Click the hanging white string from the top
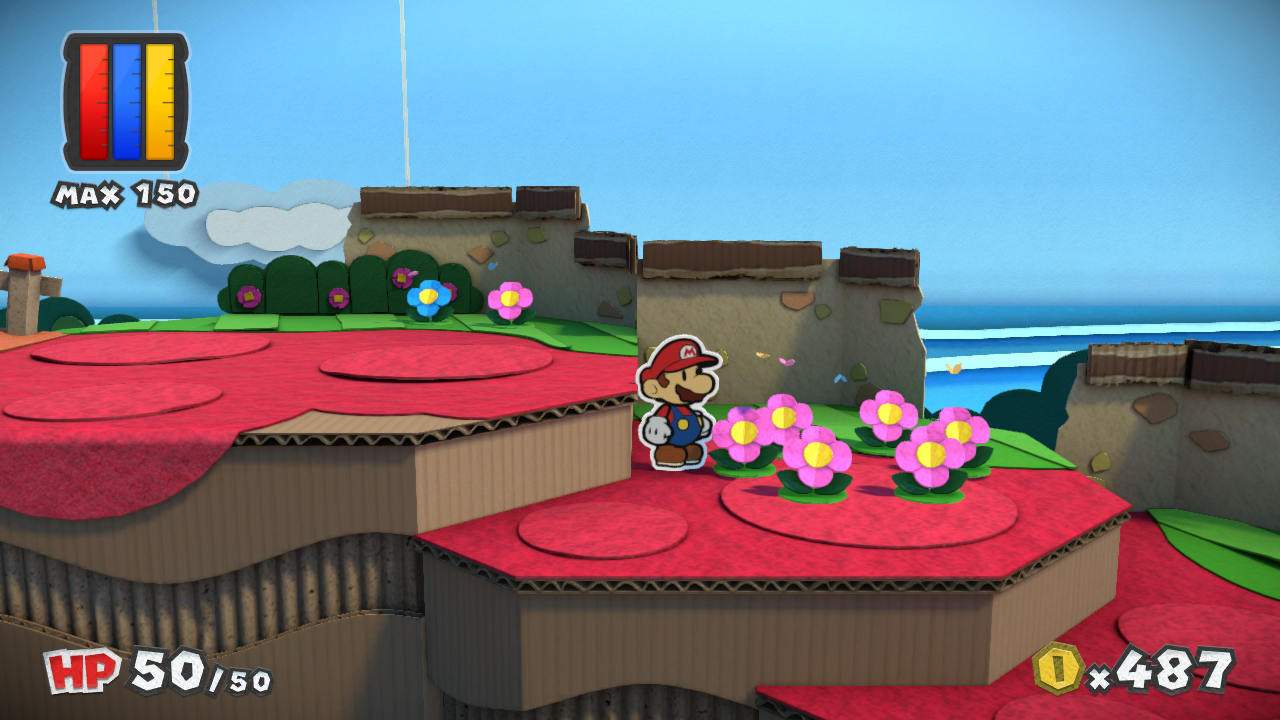 405,90
